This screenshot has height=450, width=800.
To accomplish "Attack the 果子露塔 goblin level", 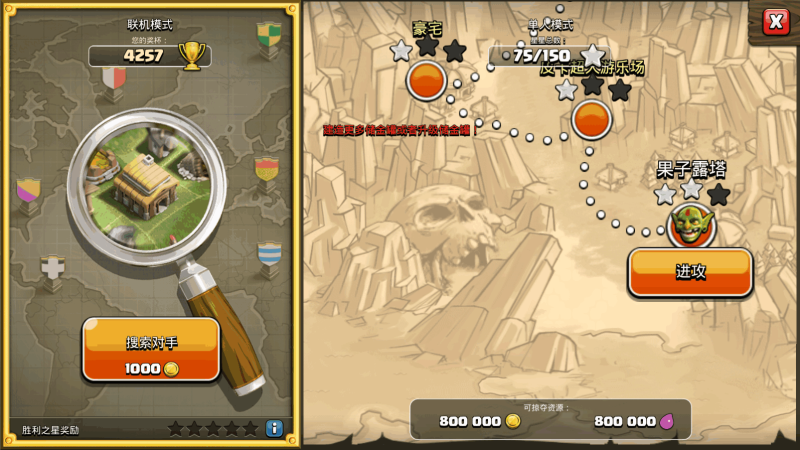I will coord(690,272).
